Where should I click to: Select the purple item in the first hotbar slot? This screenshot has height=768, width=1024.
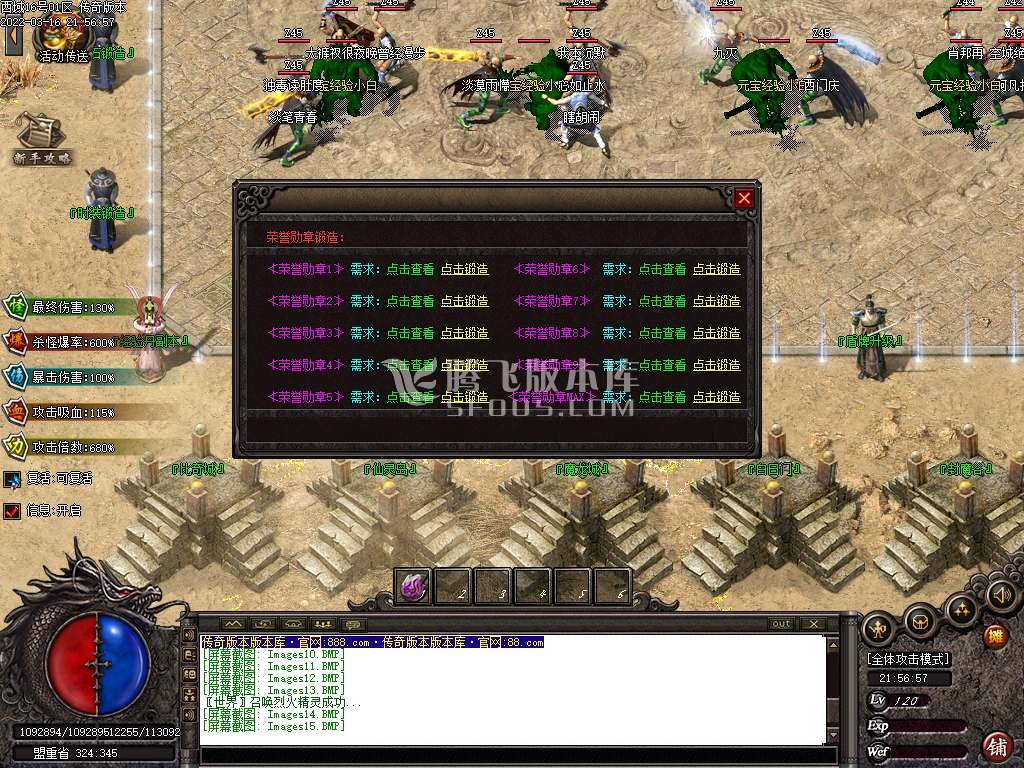[414, 587]
